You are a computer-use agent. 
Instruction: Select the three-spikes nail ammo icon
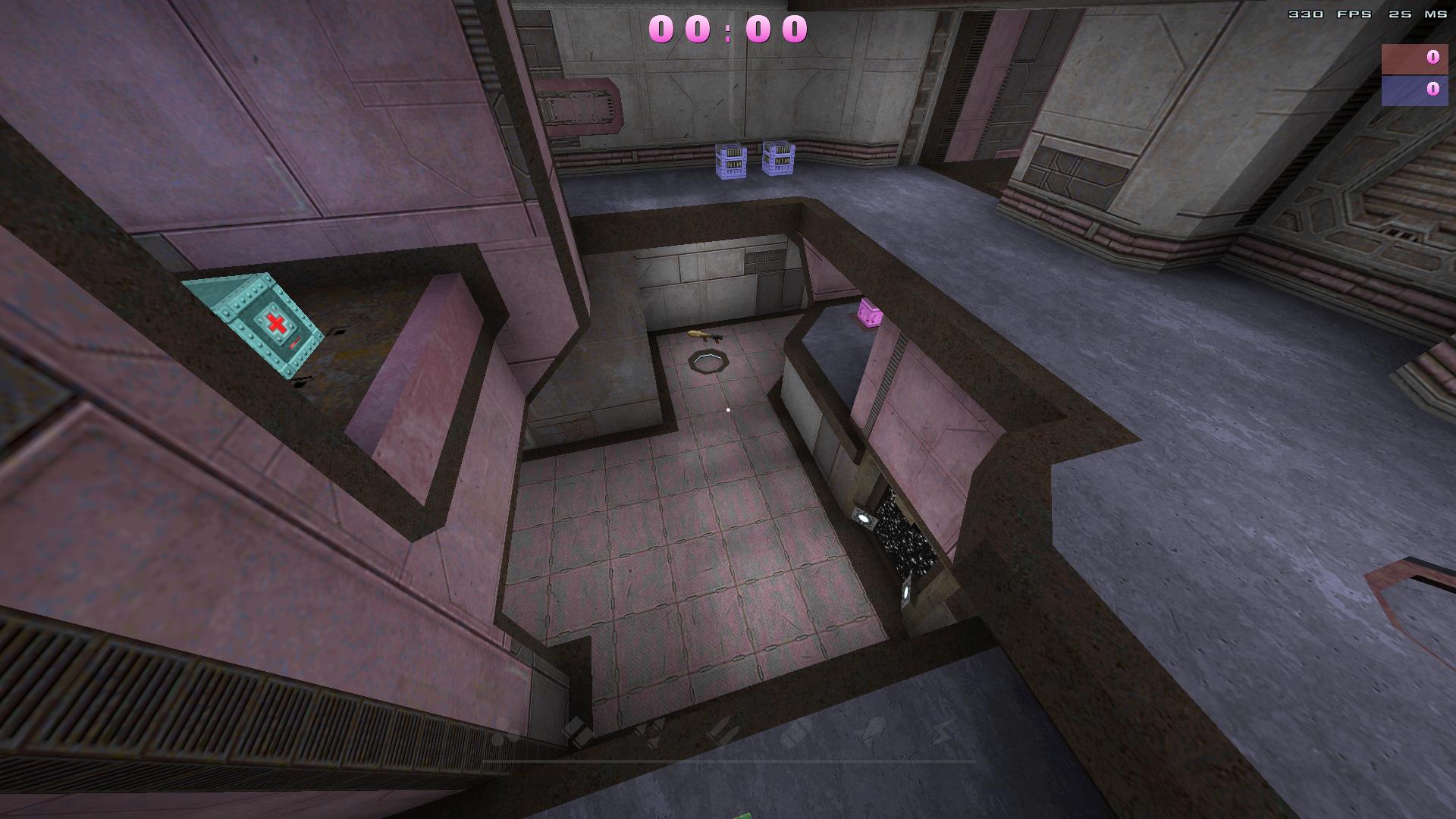tap(648, 731)
